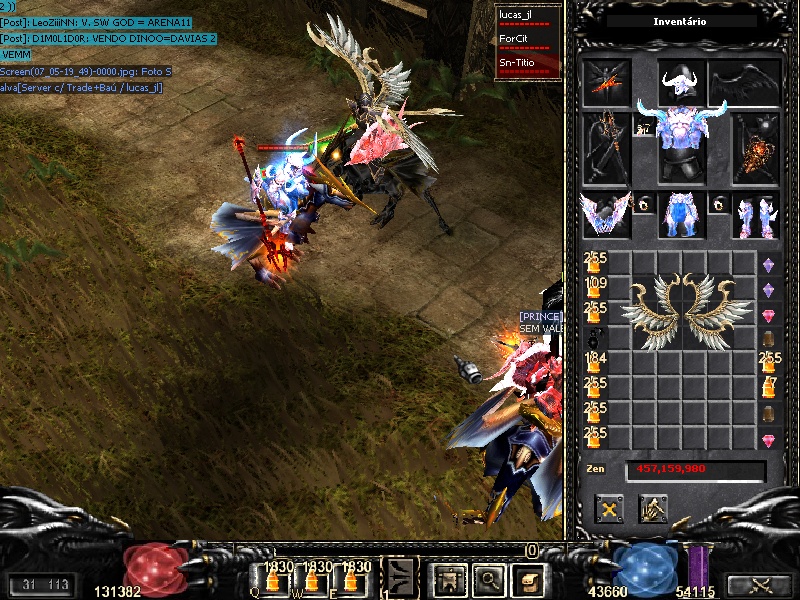Click the equipped horned helmet slot

click(x=682, y=81)
